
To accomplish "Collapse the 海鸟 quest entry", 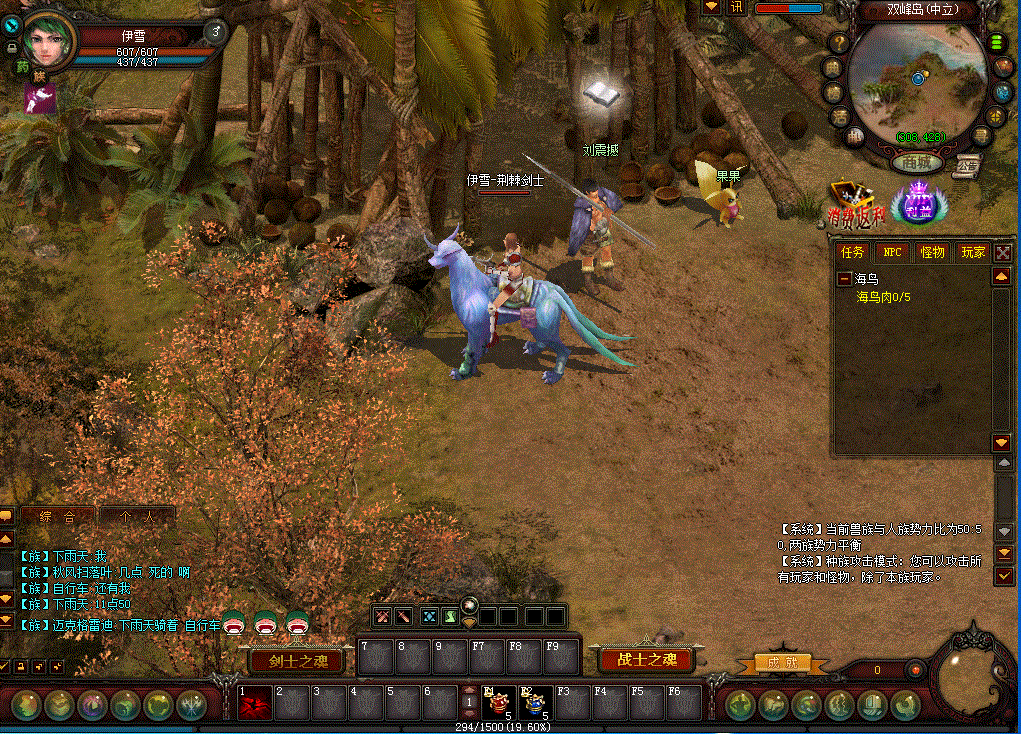I will [x=845, y=279].
